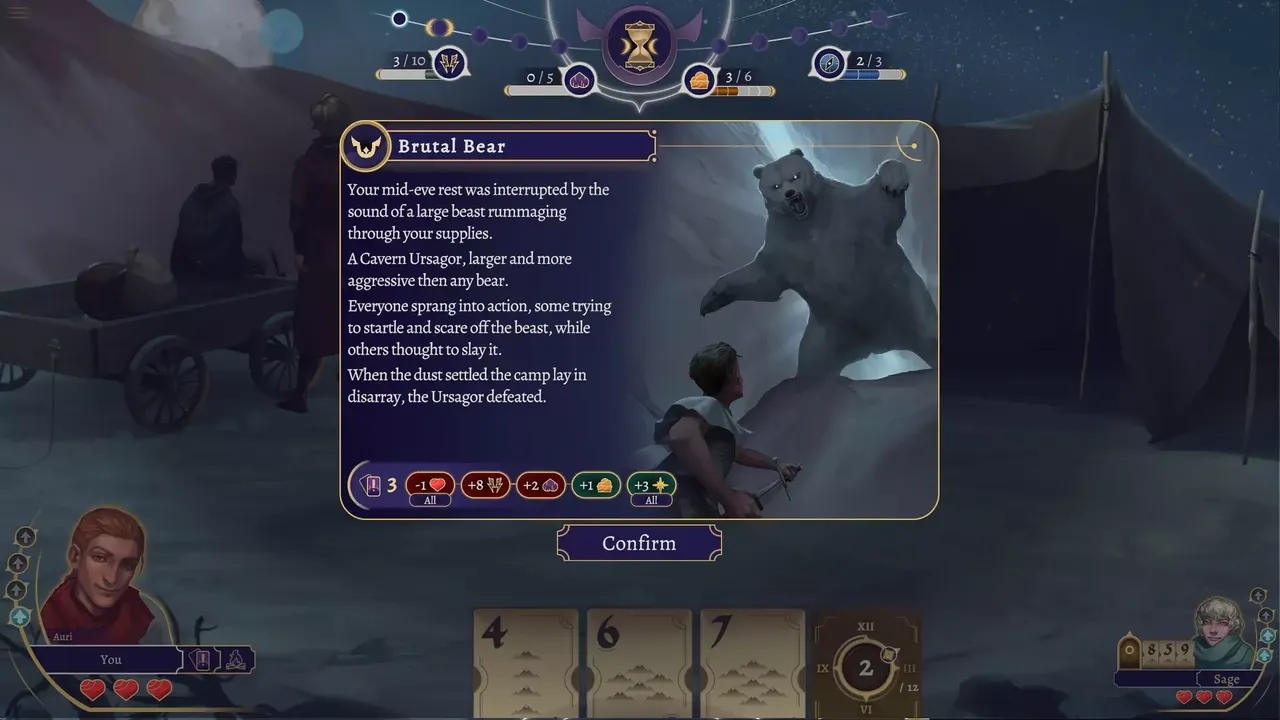Confirm the Brutal Bear event
The width and height of the screenshot is (1280, 720).
[639, 543]
